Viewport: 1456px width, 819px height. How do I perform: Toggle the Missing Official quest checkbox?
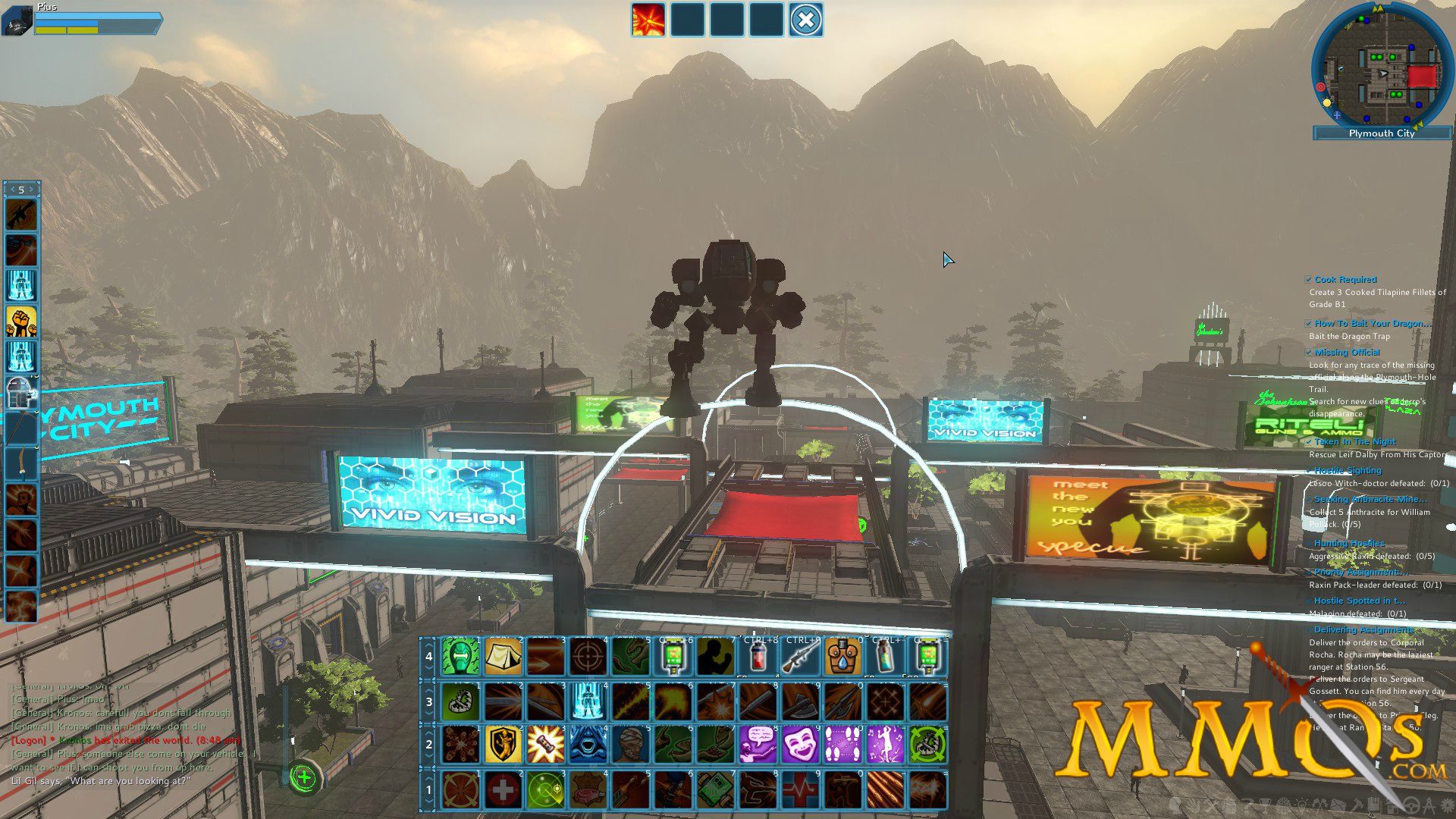1310,352
